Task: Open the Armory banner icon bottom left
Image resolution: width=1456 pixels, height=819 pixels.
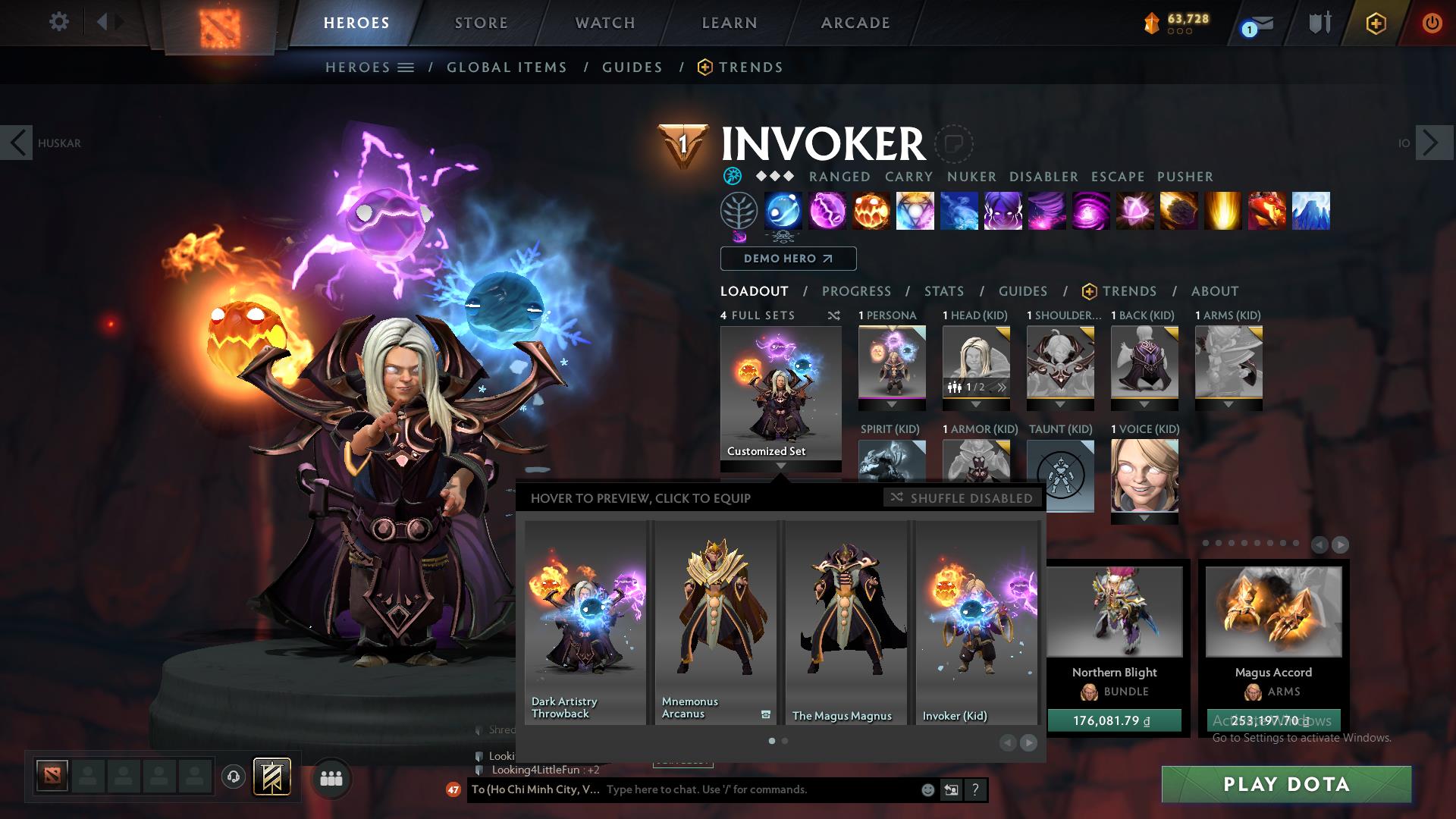Action: pos(273,778)
